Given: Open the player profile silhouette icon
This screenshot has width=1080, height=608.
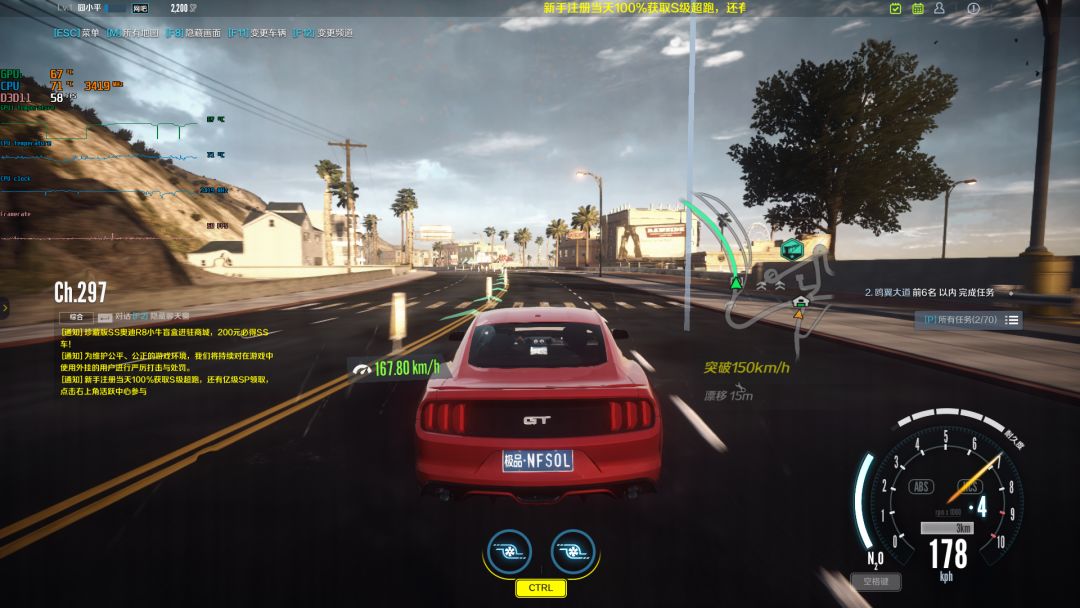Looking at the screenshot, I should [940, 9].
